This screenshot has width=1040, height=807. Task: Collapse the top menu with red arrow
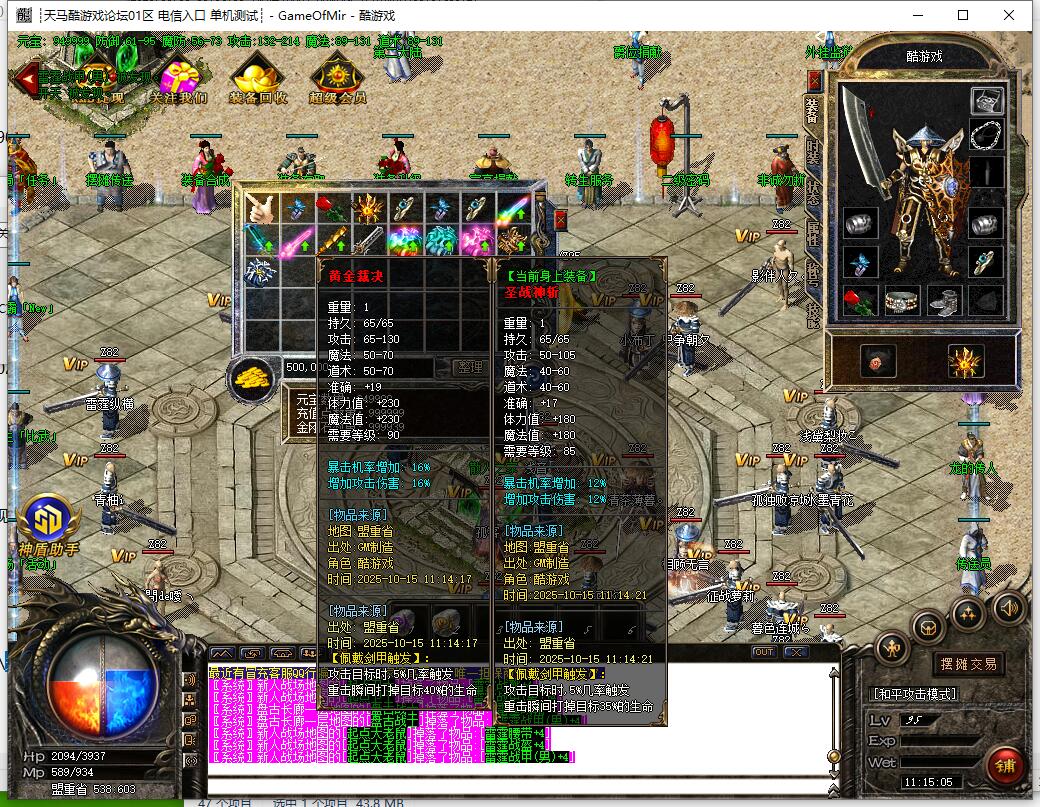coord(25,79)
